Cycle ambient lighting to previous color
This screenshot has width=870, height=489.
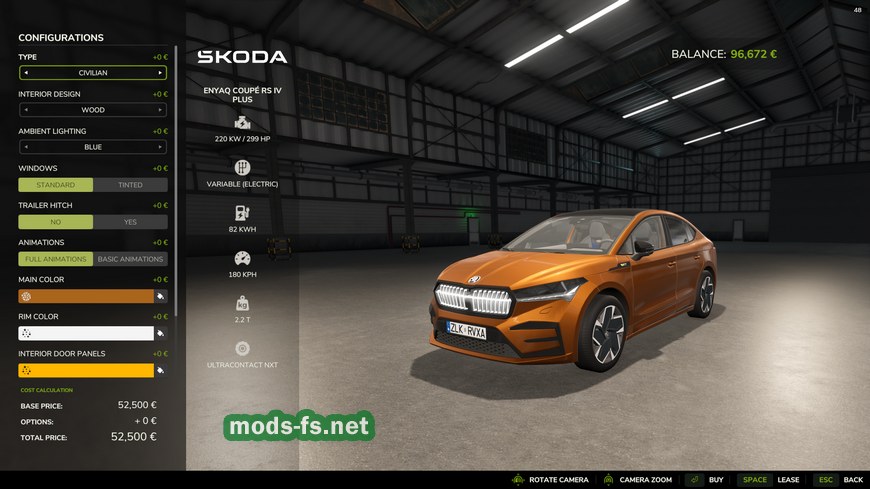coord(26,147)
